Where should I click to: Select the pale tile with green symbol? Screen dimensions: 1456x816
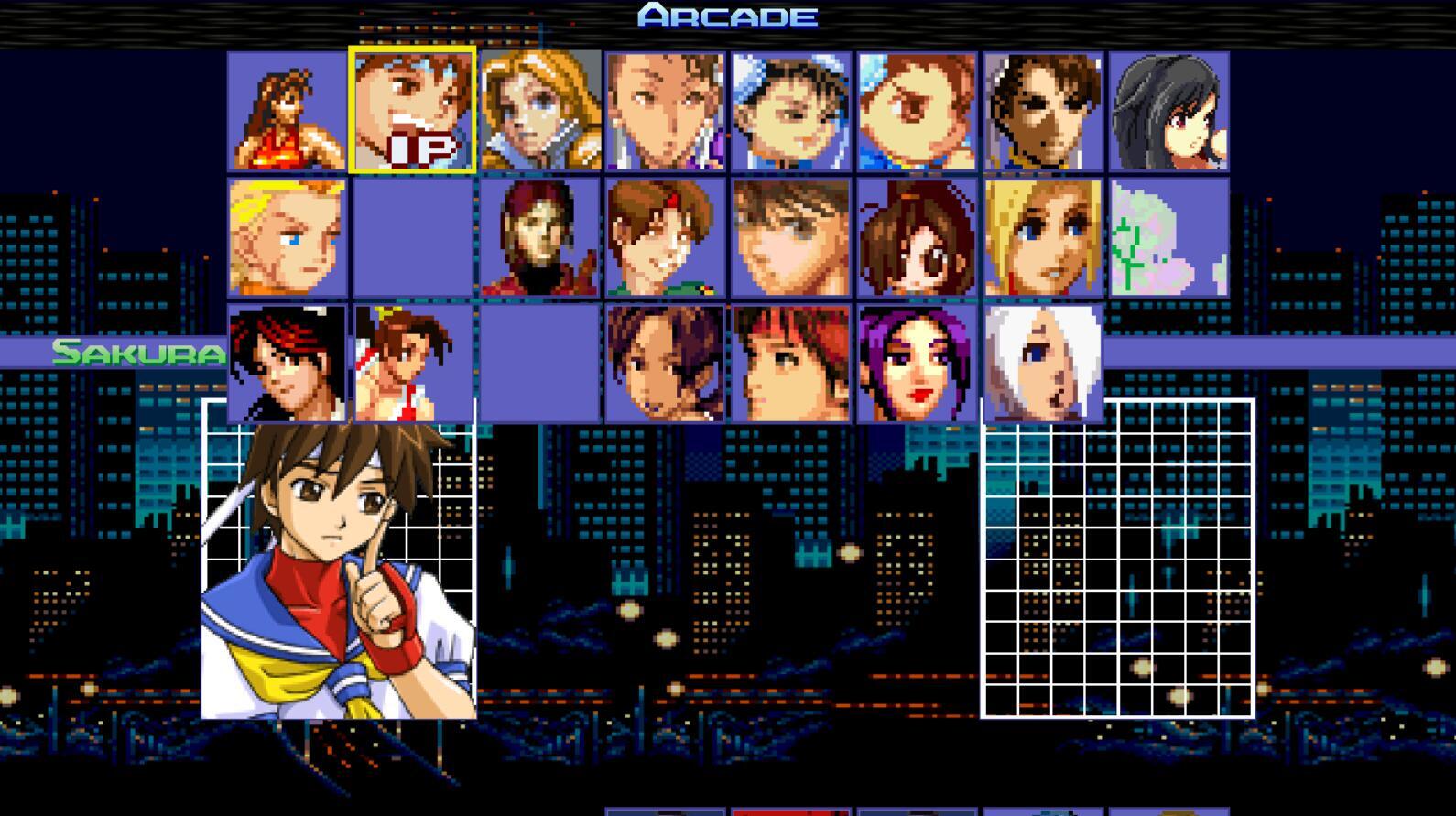point(1168,237)
